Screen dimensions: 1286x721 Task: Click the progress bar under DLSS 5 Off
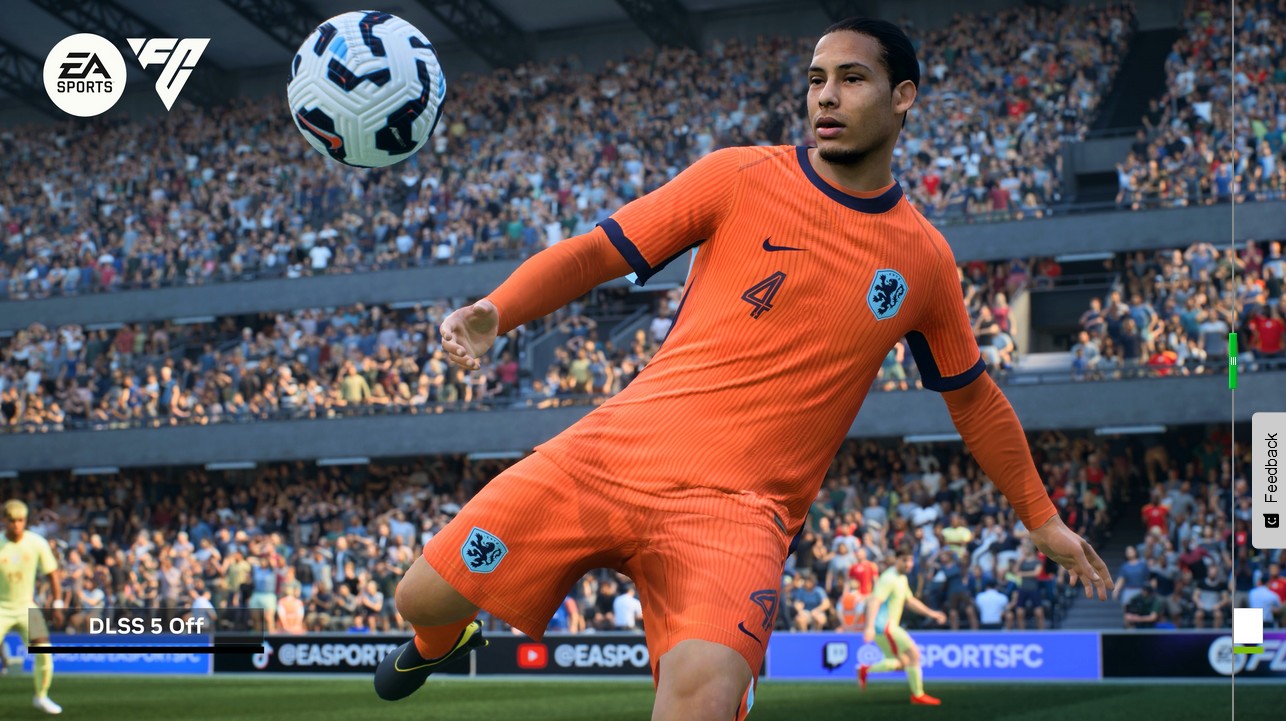pos(146,650)
